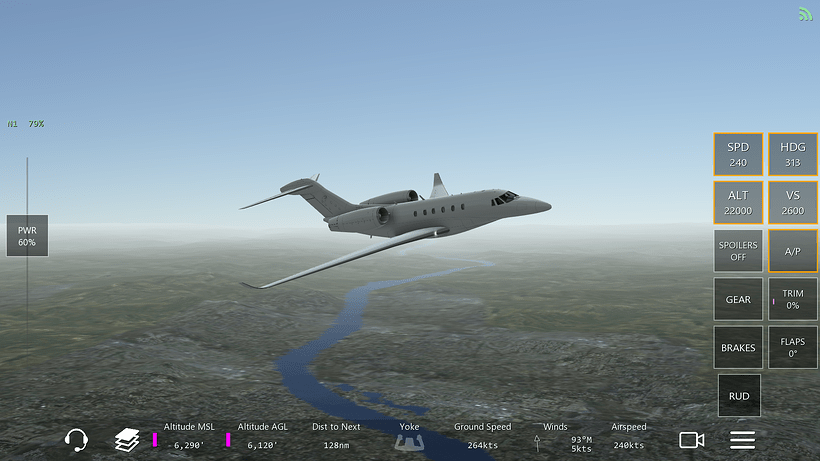The width and height of the screenshot is (820, 461).
Task: Apply the BRAKES button
Action: (x=738, y=347)
